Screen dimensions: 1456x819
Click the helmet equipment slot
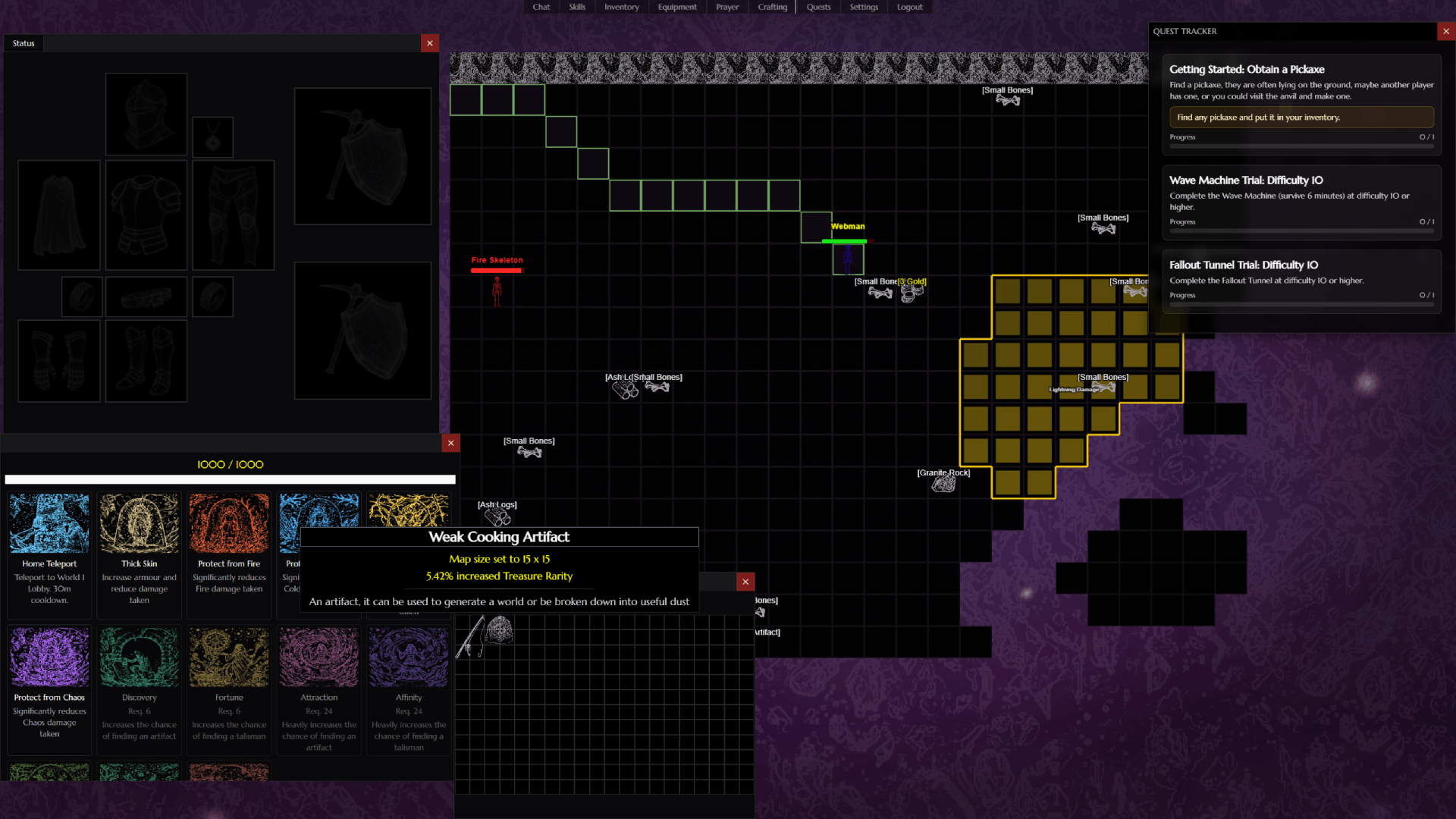click(146, 114)
